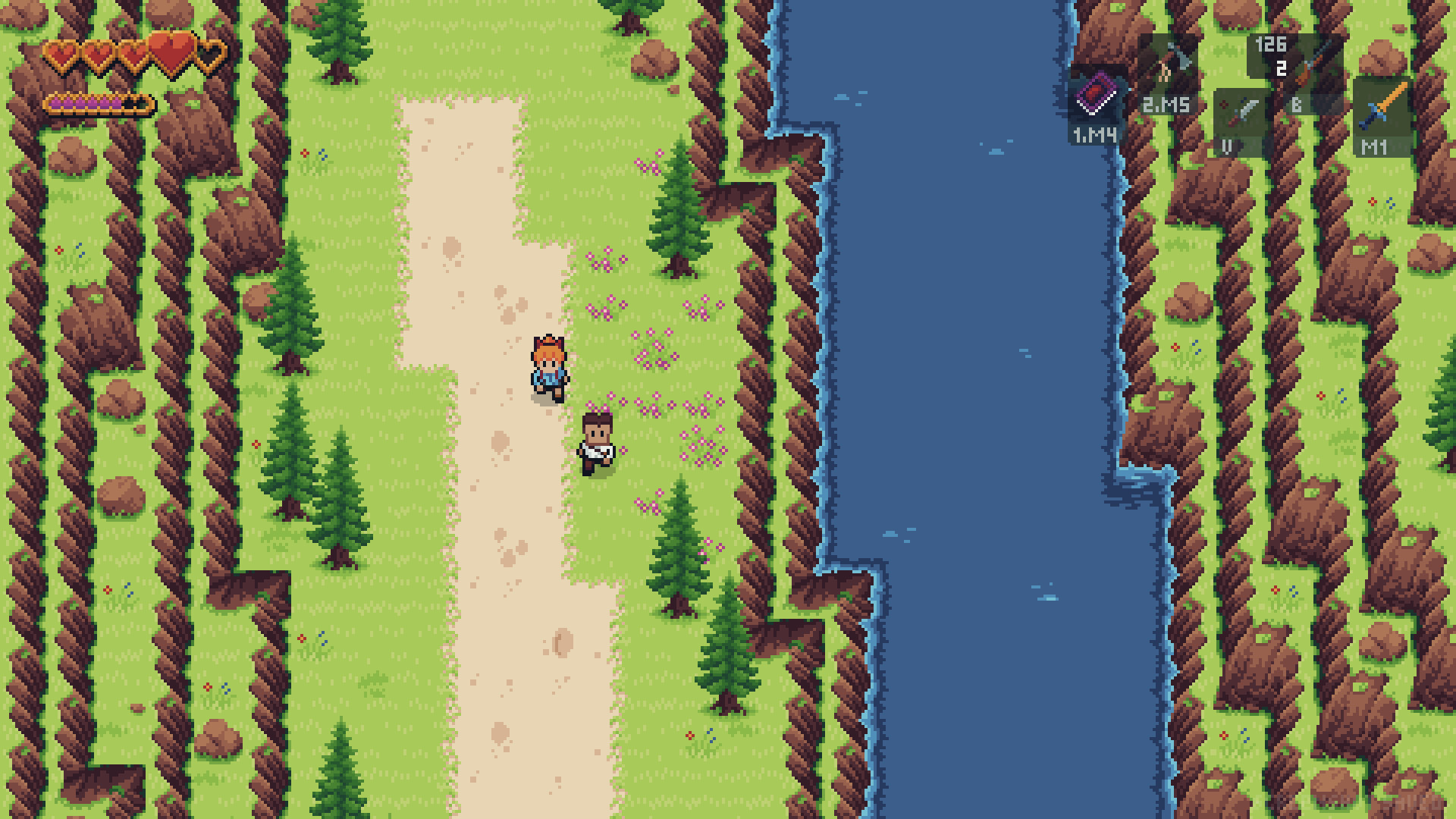
Task: Select the rifle icon with 126 reserve ammo
Action: click(x=1315, y=62)
